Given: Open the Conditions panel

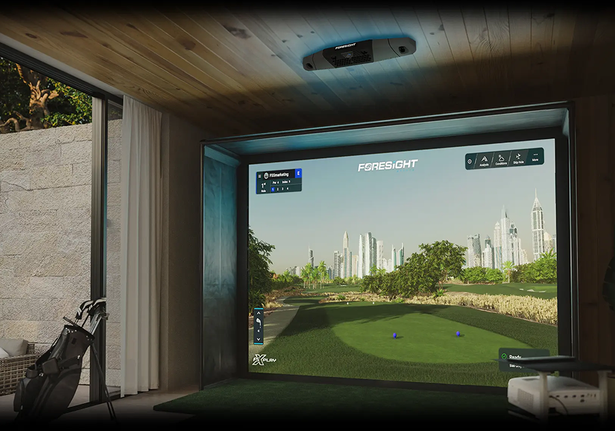Looking at the screenshot, I should point(501,159).
